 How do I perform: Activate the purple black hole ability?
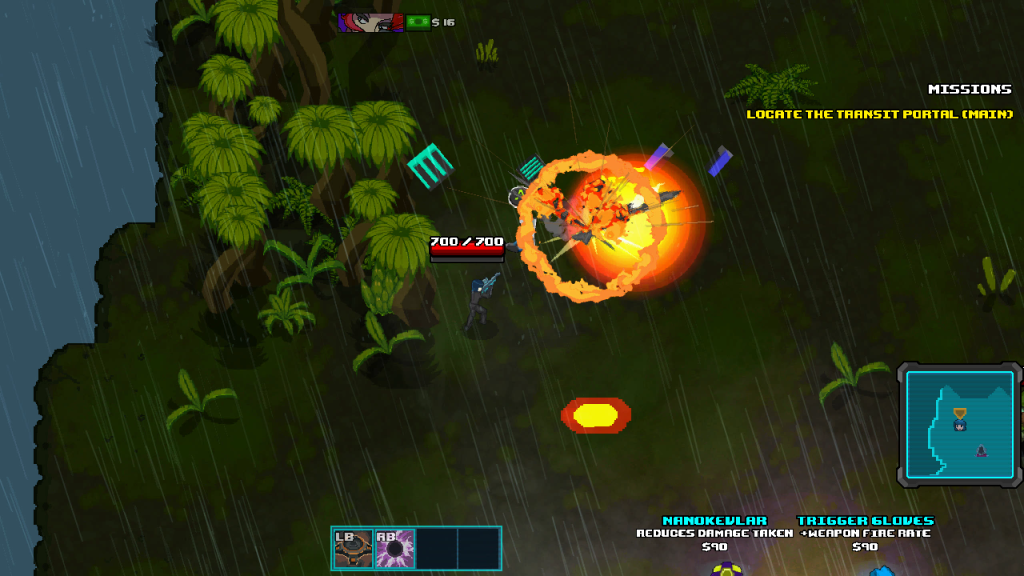[x=394, y=548]
